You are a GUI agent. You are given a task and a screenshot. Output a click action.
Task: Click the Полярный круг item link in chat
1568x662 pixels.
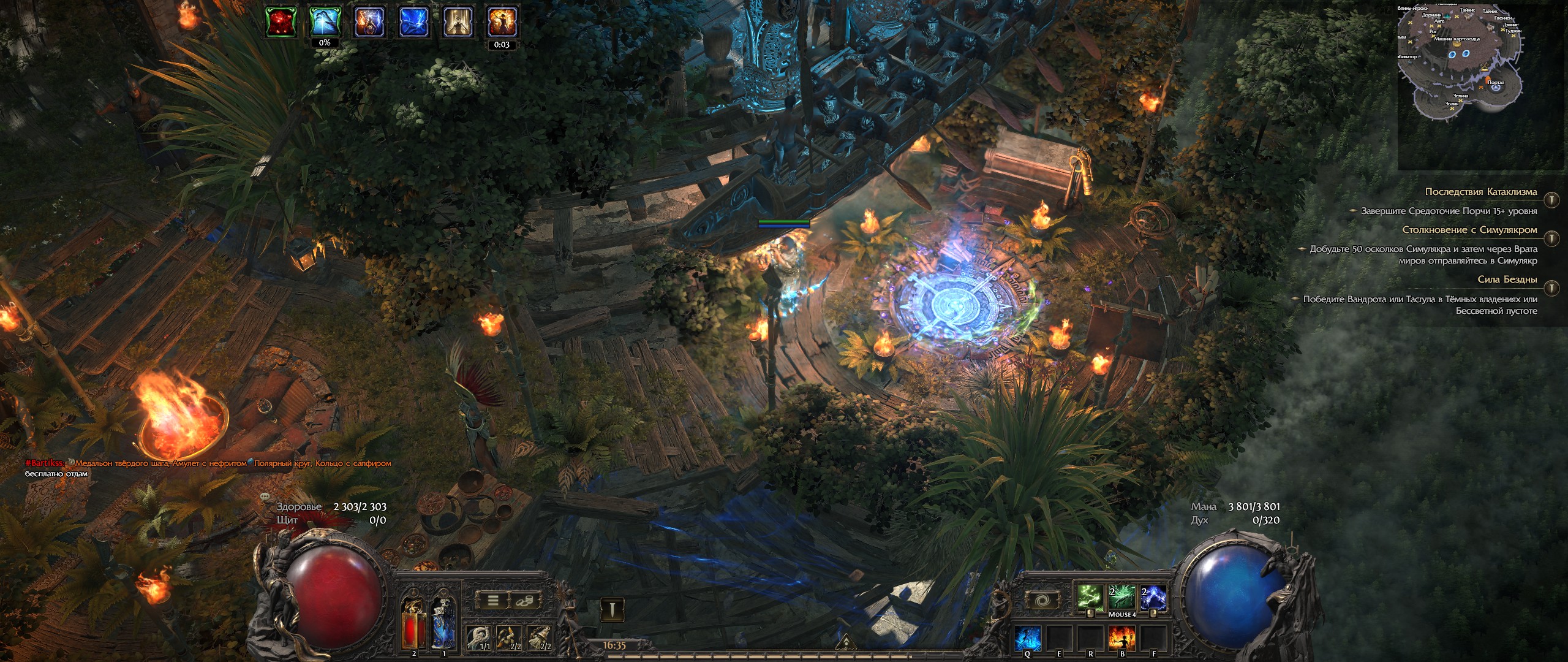coord(282,463)
